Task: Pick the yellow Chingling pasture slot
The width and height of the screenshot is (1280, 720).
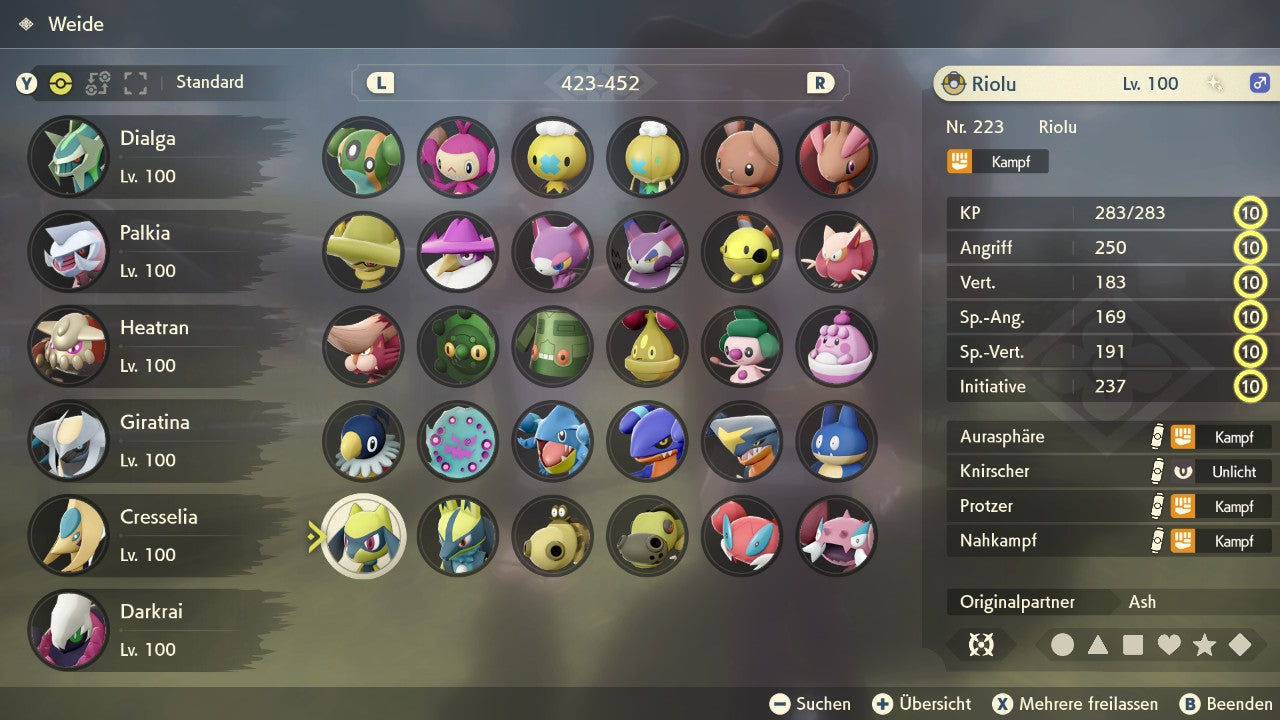Action: pyautogui.click(x=743, y=252)
